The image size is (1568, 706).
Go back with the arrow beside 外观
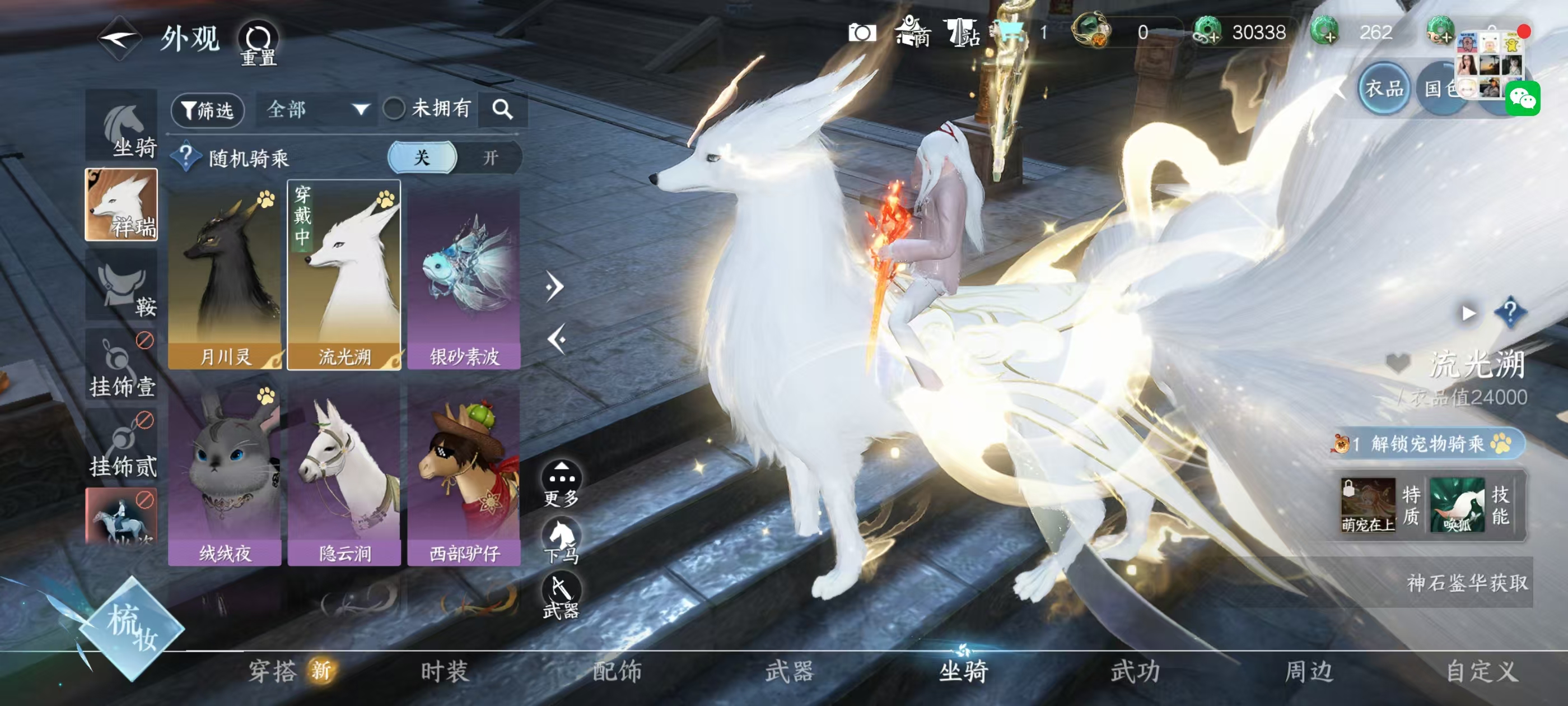[x=120, y=39]
